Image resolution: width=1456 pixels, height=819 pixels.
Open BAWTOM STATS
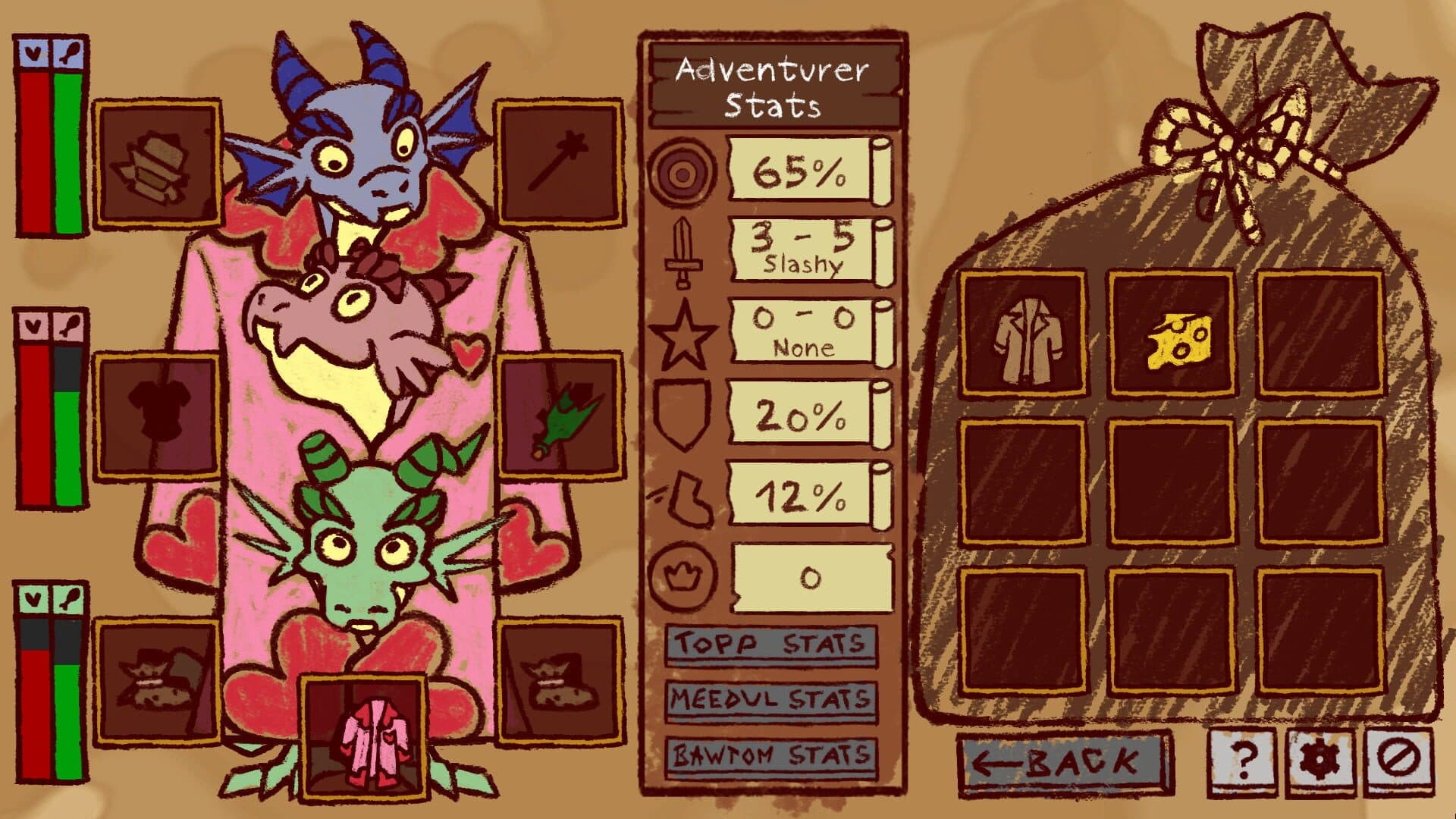point(770,755)
